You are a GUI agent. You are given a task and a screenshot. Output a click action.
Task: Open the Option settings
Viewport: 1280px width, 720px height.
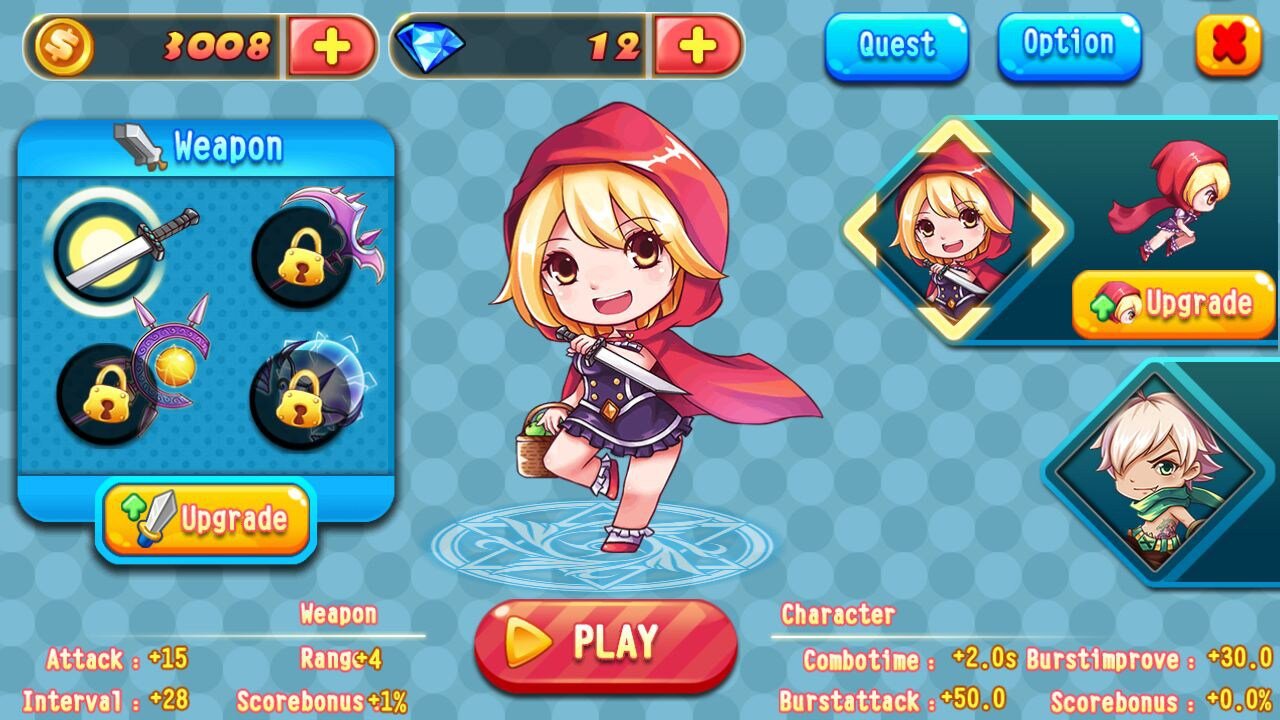point(1068,45)
